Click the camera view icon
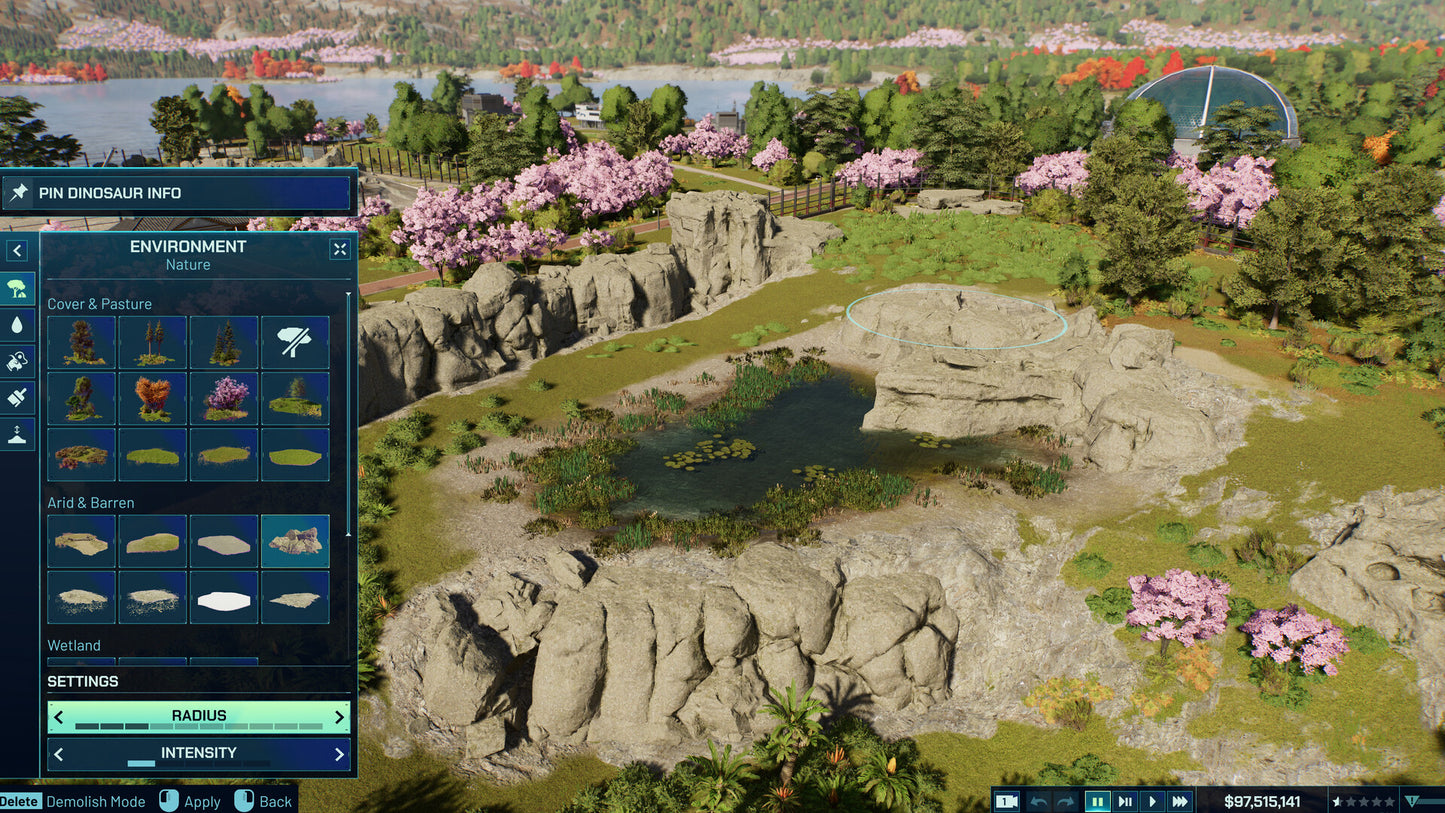This screenshot has width=1445, height=813. tap(1006, 801)
